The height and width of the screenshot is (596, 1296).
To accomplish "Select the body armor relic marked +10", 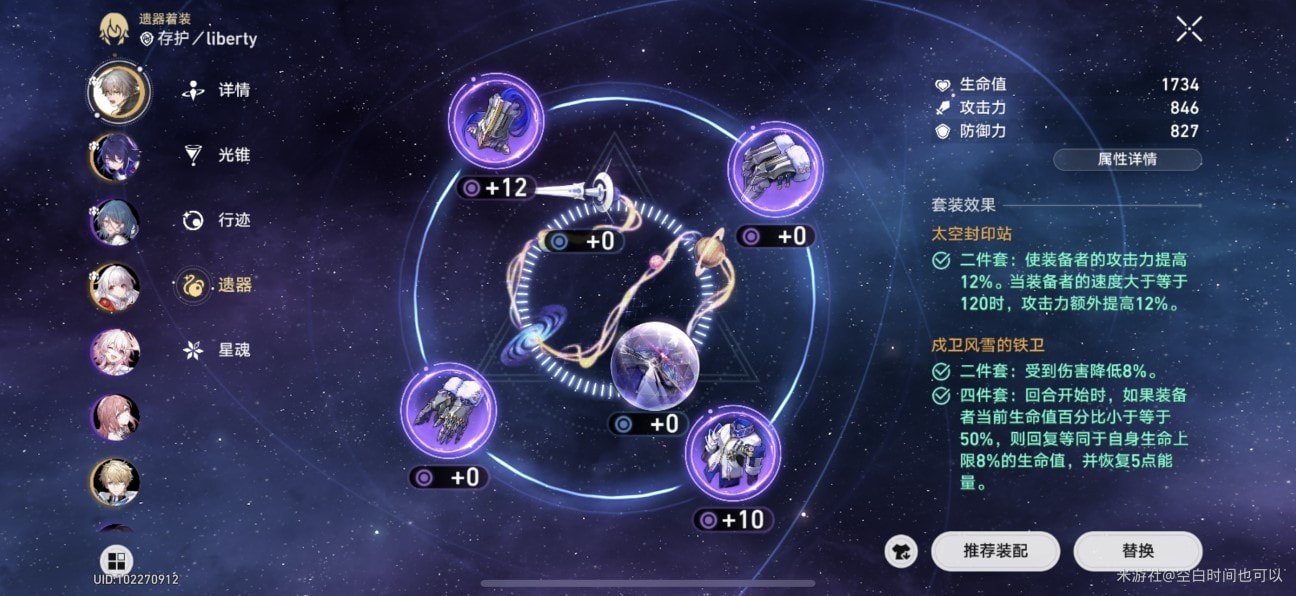I will (x=732, y=453).
